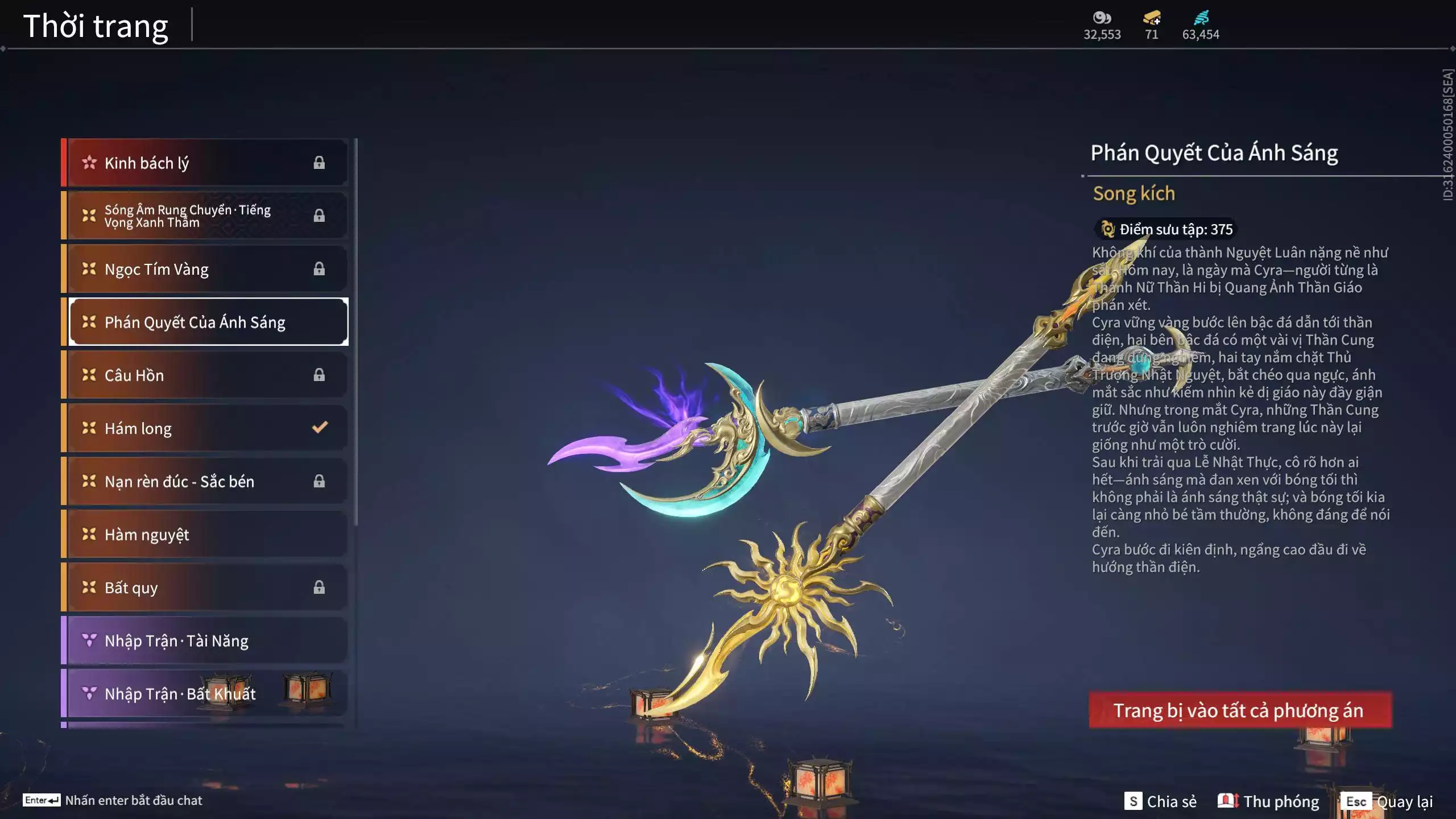Activate Thu phóng zoom view
Viewport: 1456px width, 819px height.
pyautogui.click(x=1268, y=801)
